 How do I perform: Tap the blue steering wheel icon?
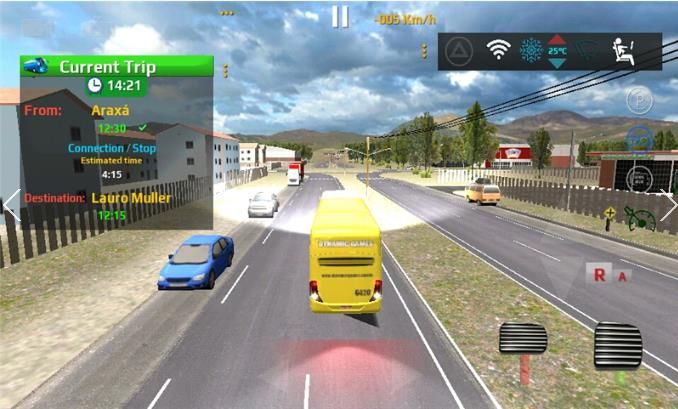(x=640, y=139)
